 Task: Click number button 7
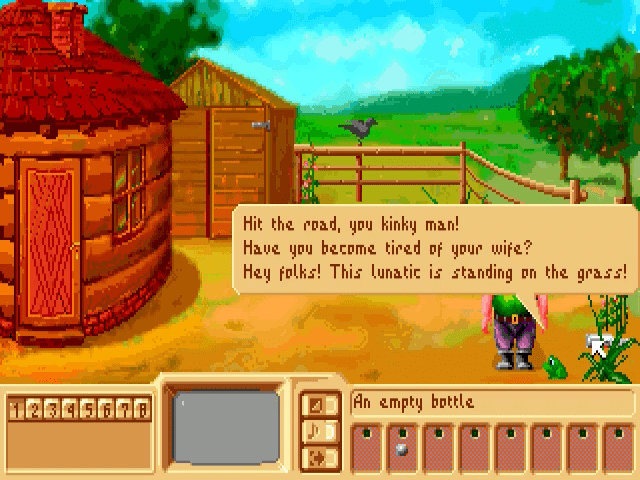[x=125, y=409]
